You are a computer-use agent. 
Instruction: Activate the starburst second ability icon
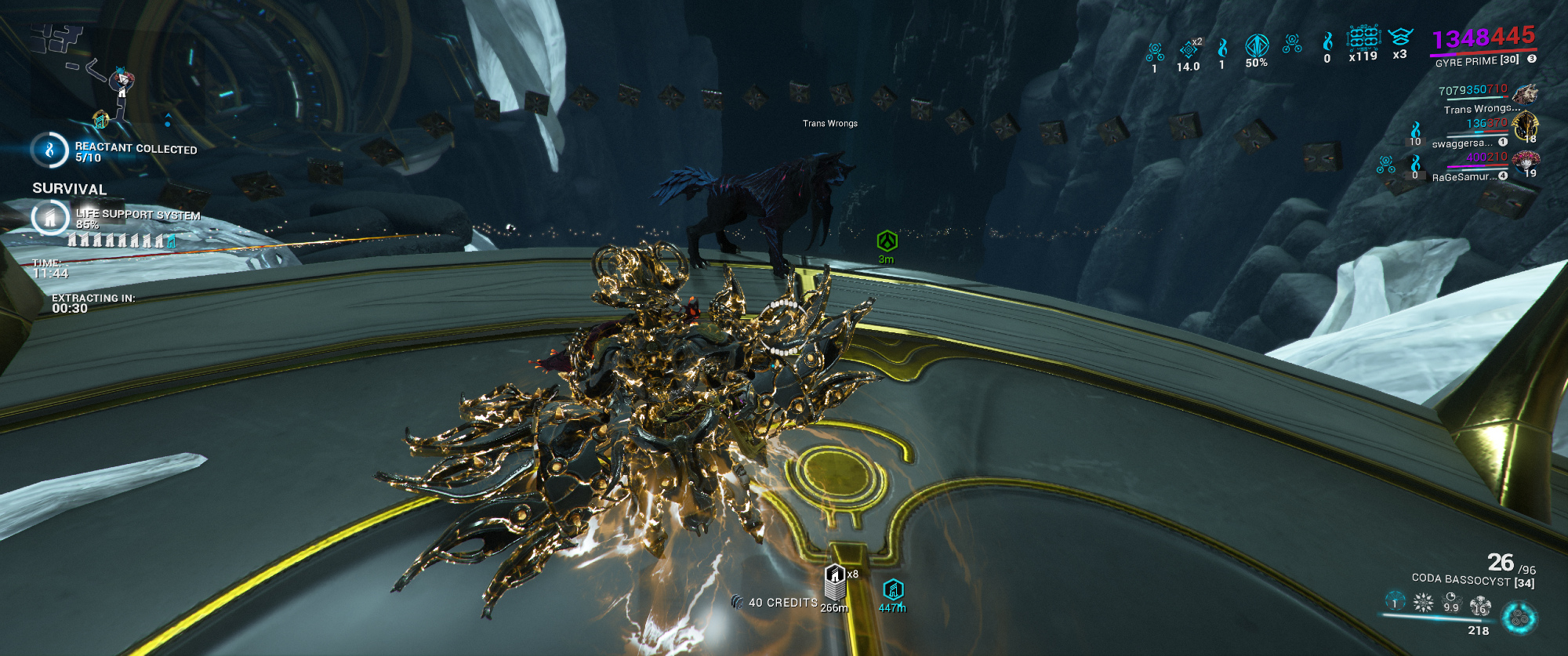(x=1423, y=603)
